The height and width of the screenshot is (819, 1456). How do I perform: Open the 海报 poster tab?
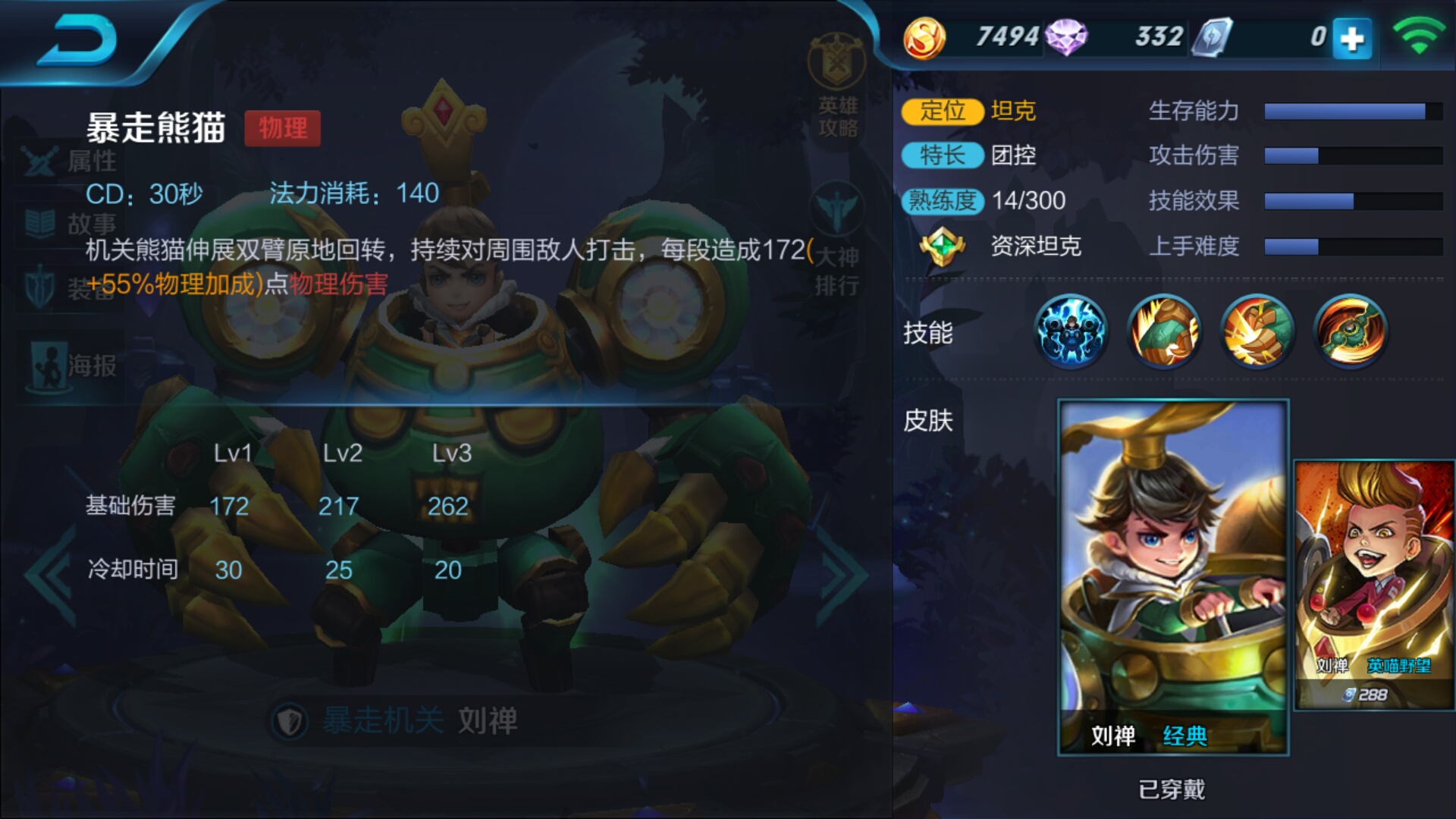68,356
